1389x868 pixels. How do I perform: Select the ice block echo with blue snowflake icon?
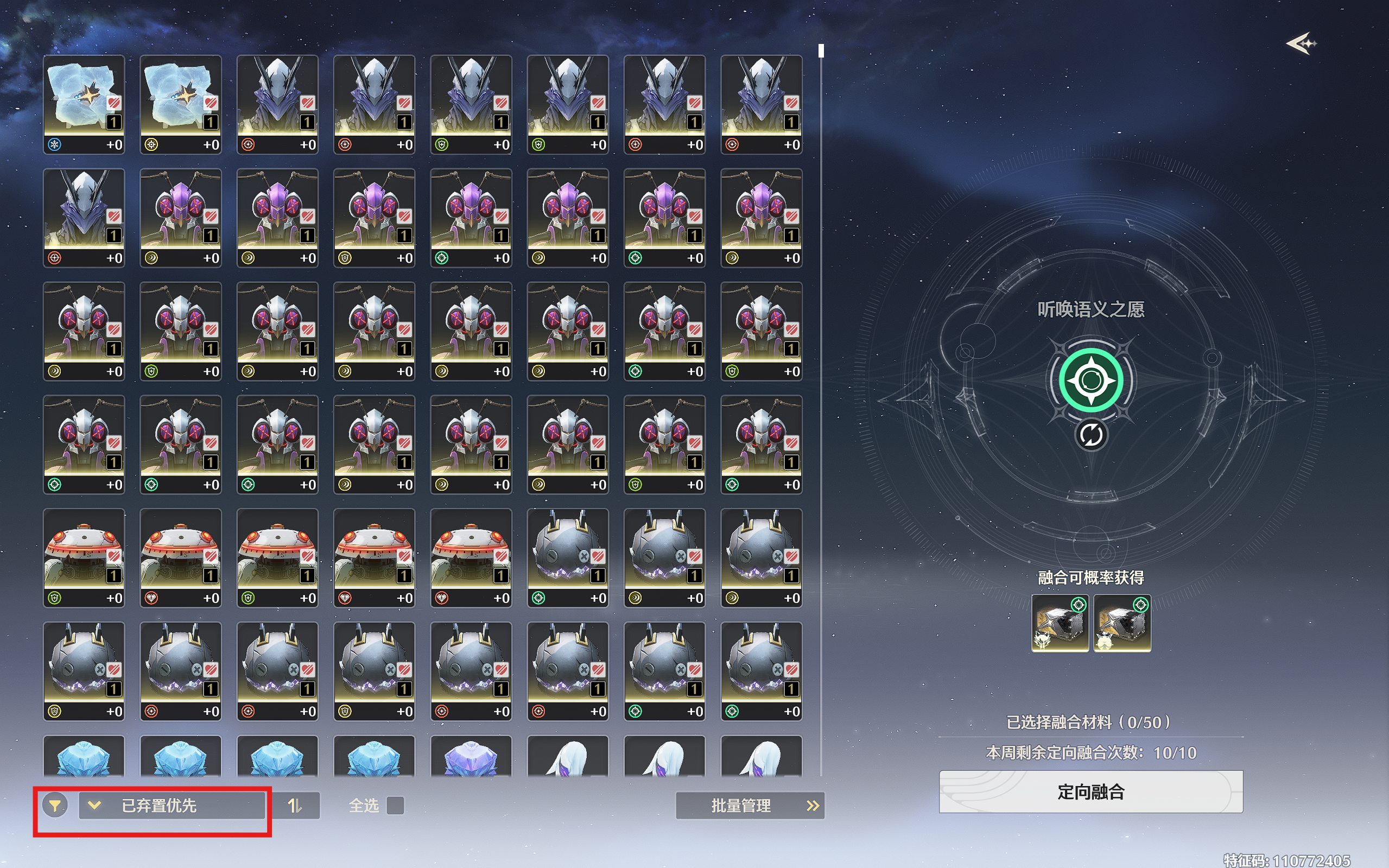[x=84, y=104]
